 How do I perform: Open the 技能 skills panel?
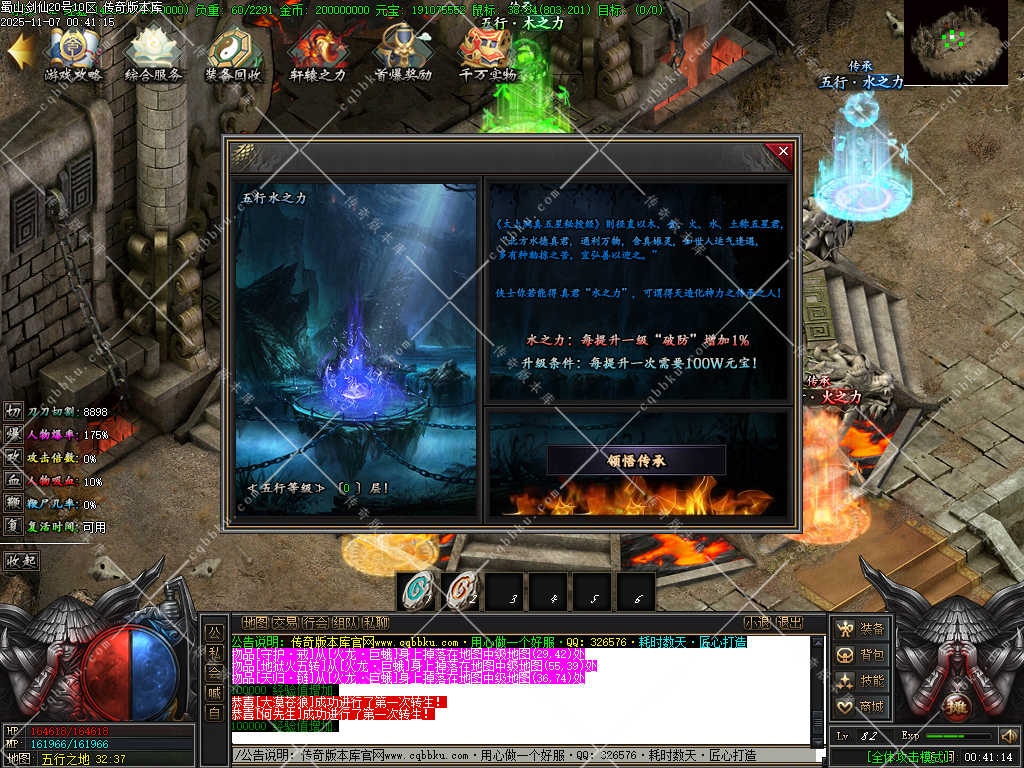[x=860, y=681]
